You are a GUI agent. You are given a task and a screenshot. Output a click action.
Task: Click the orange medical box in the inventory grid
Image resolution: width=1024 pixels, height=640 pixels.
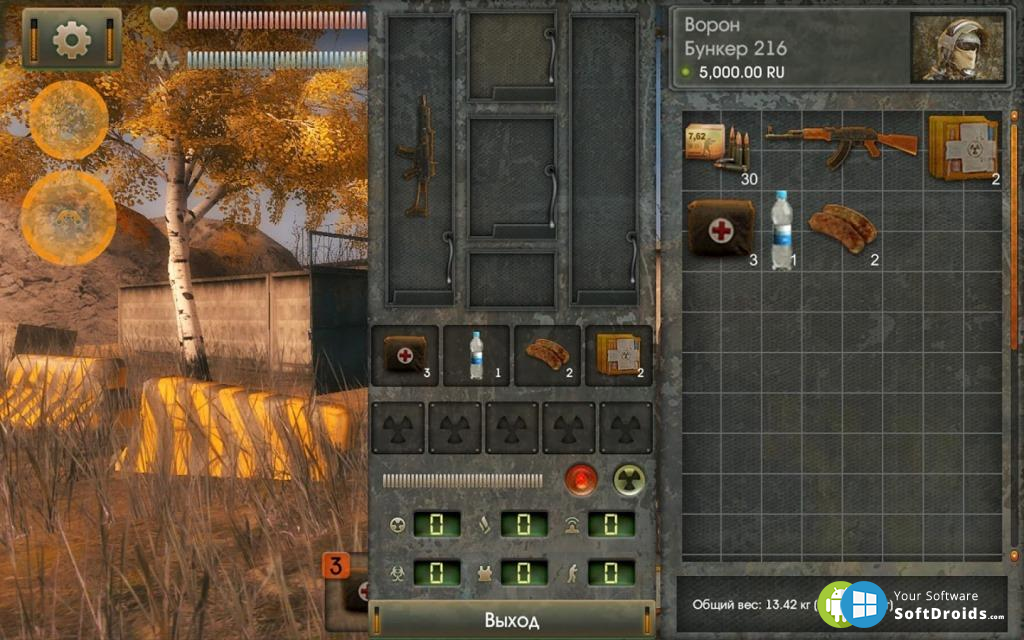pos(963,149)
